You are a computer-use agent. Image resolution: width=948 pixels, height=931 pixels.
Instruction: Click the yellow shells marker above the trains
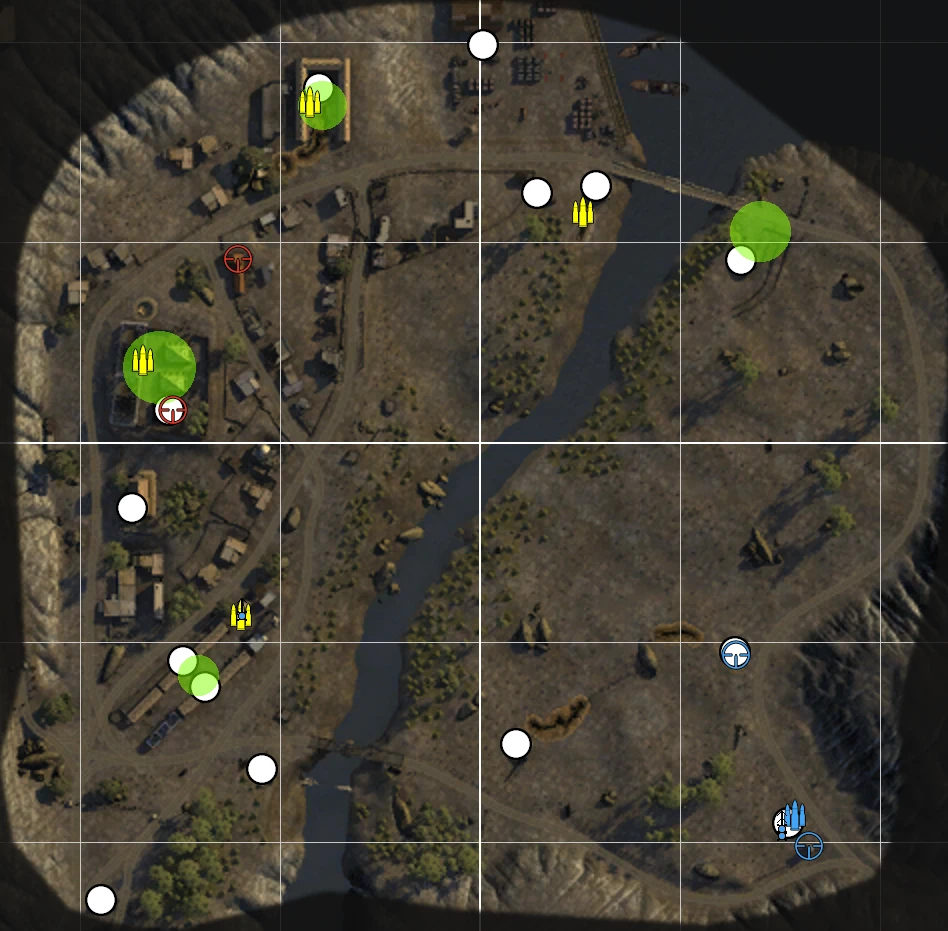[x=240, y=615]
